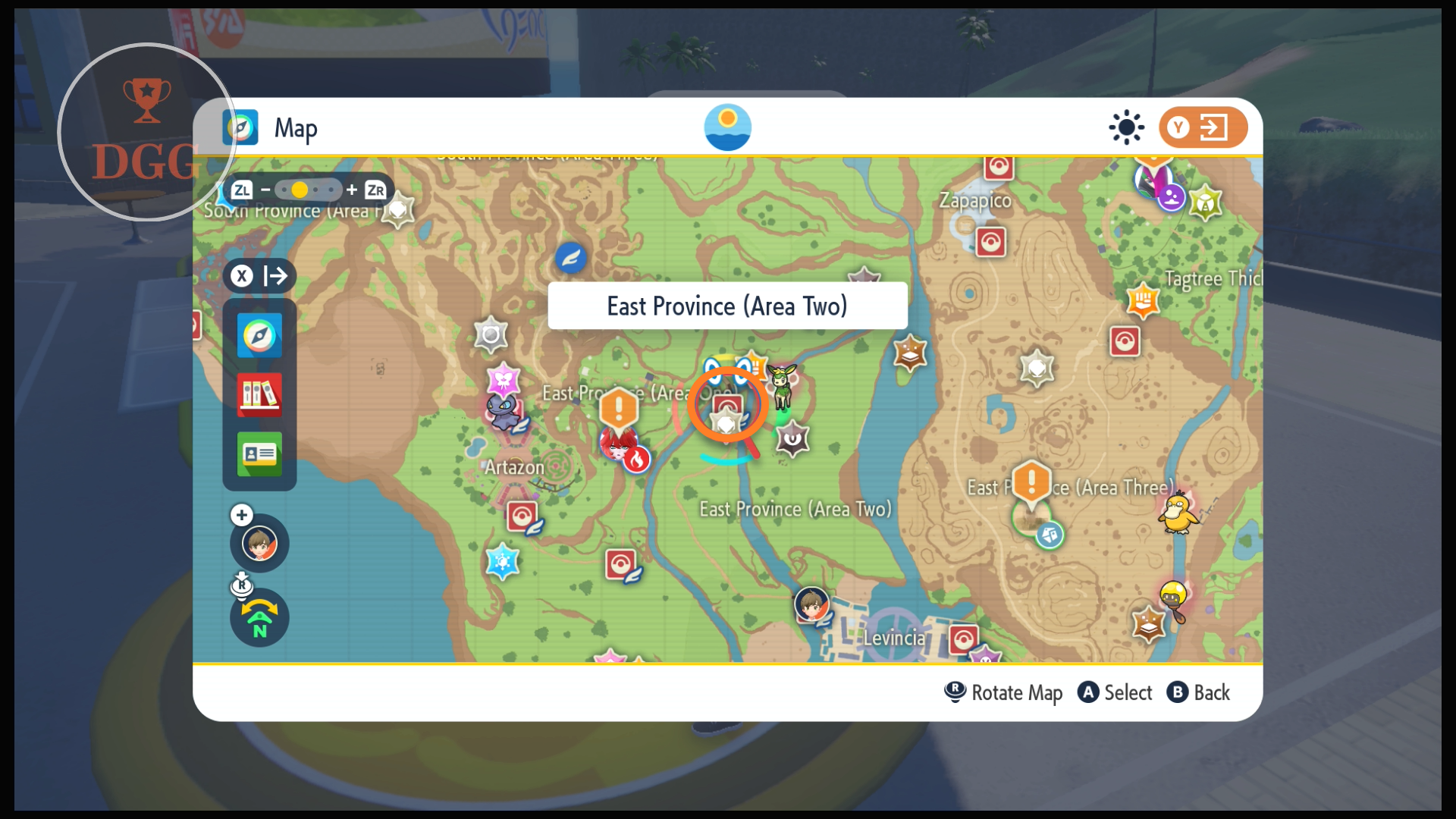
Task: Select the green leafy Pokémon map marker
Action: coord(781,383)
